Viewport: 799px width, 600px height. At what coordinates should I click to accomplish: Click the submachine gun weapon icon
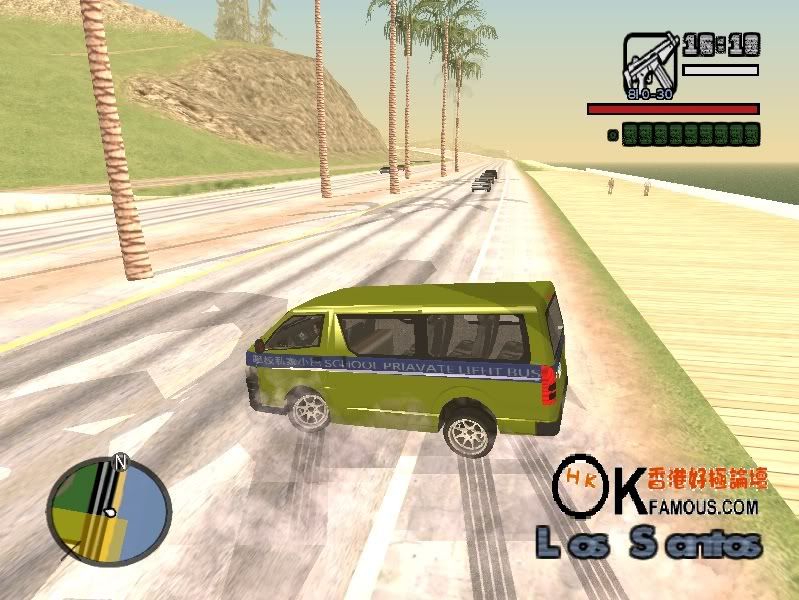[650, 65]
